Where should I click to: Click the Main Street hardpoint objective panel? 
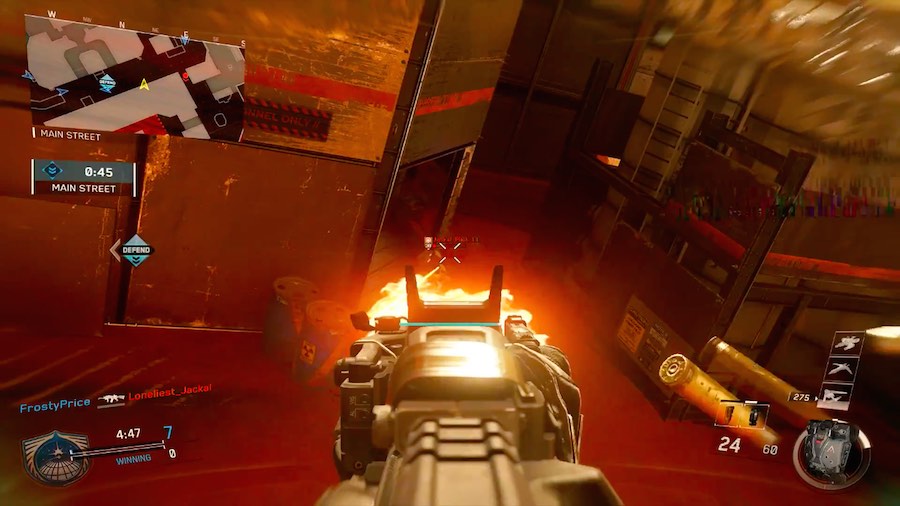point(83,177)
